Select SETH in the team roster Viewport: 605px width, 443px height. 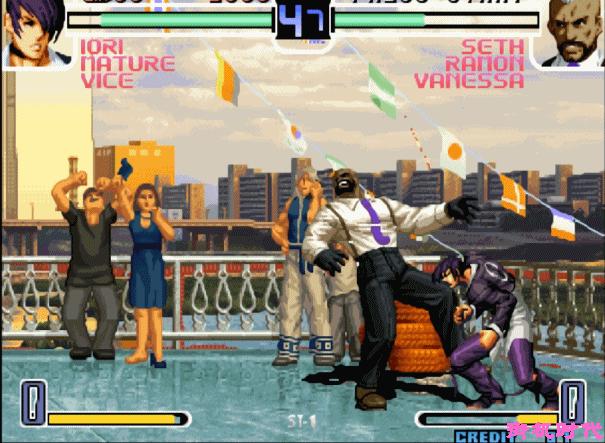click(x=494, y=47)
